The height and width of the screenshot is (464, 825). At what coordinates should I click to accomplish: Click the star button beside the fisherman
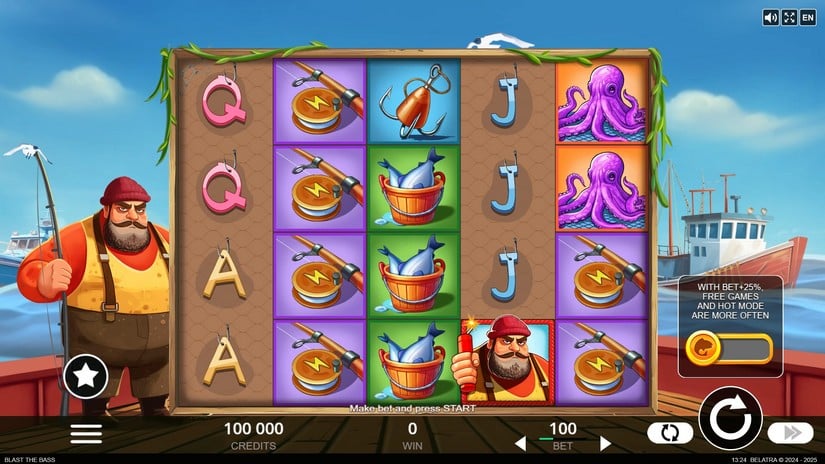[86, 376]
